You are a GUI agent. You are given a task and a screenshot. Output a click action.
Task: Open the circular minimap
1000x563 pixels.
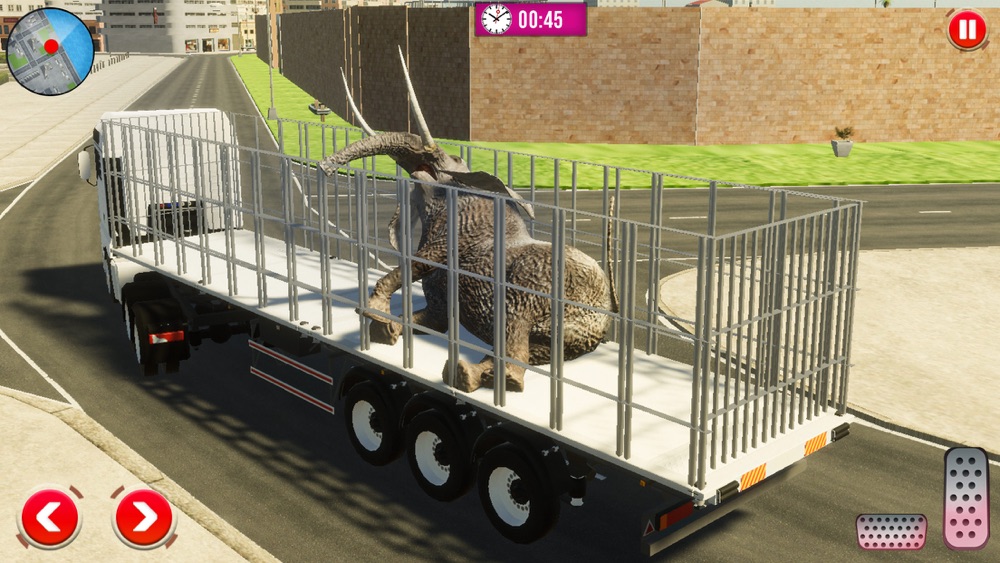coord(50,51)
